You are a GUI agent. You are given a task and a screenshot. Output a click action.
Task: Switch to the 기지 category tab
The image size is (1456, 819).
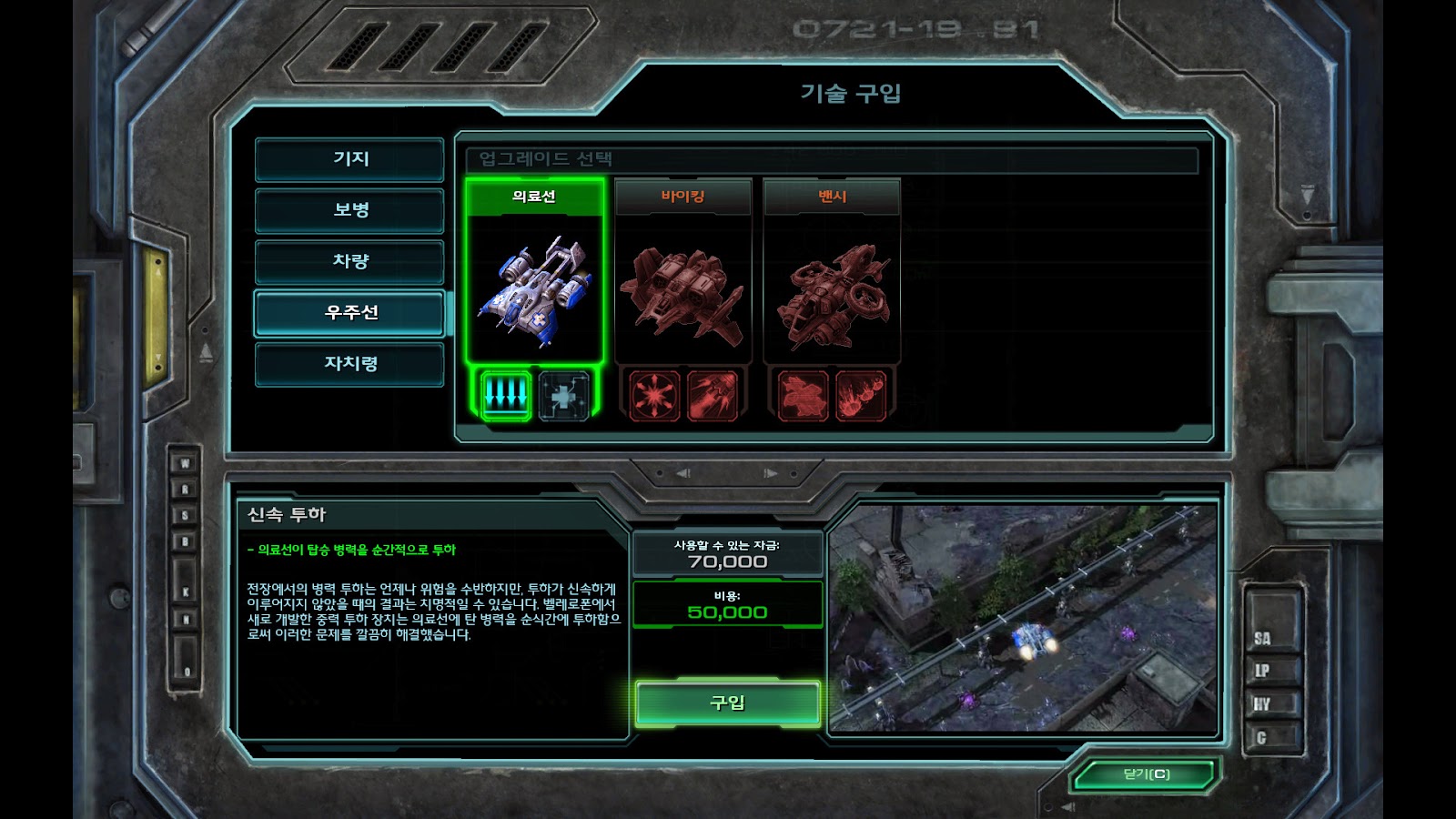coord(350,159)
